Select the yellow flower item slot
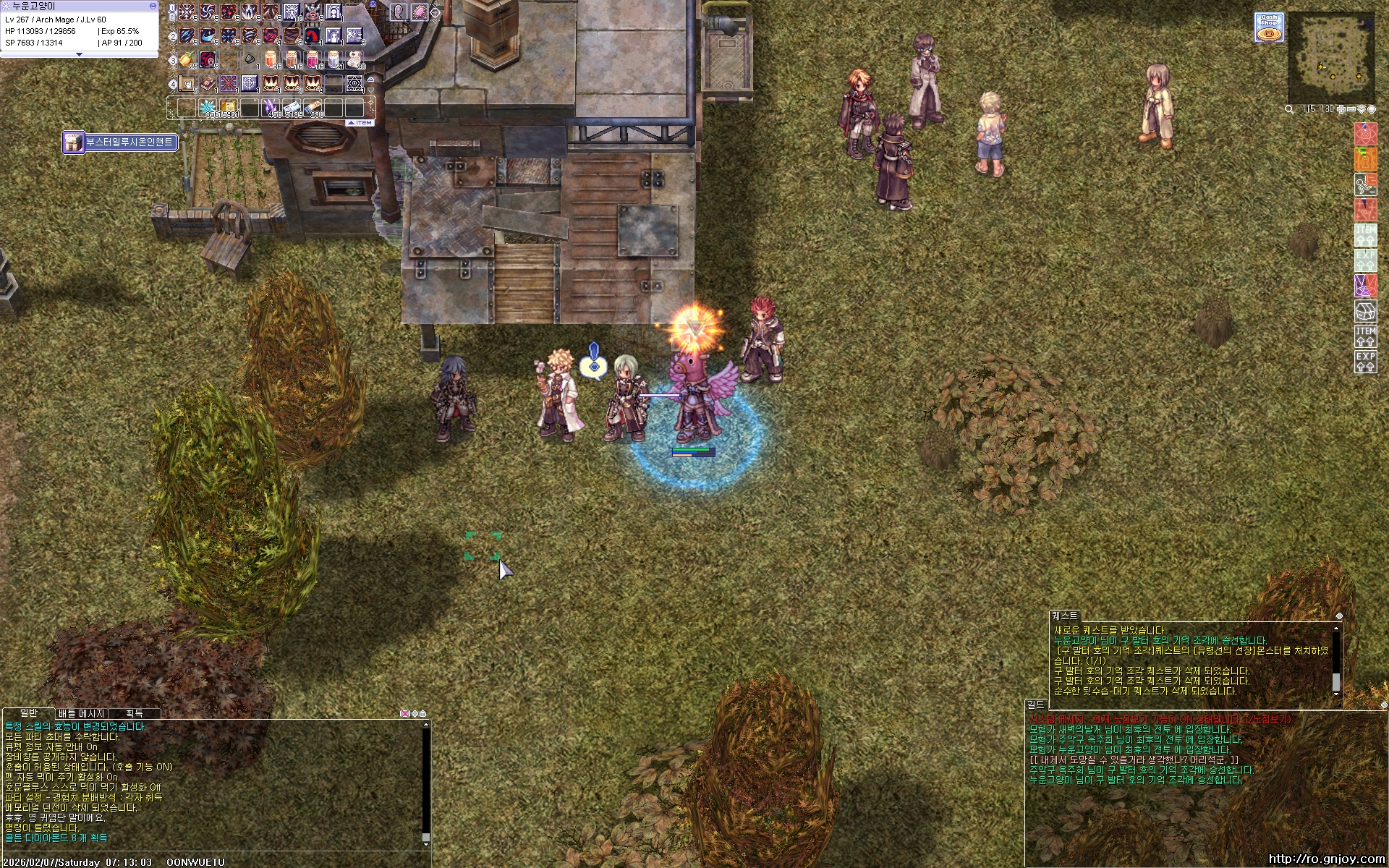This screenshot has width=1389, height=868. pos(187,59)
